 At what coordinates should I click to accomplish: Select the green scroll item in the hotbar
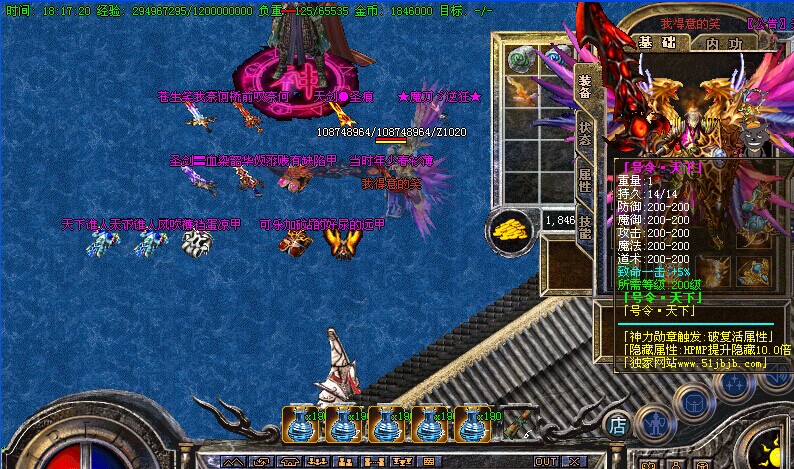point(516,426)
